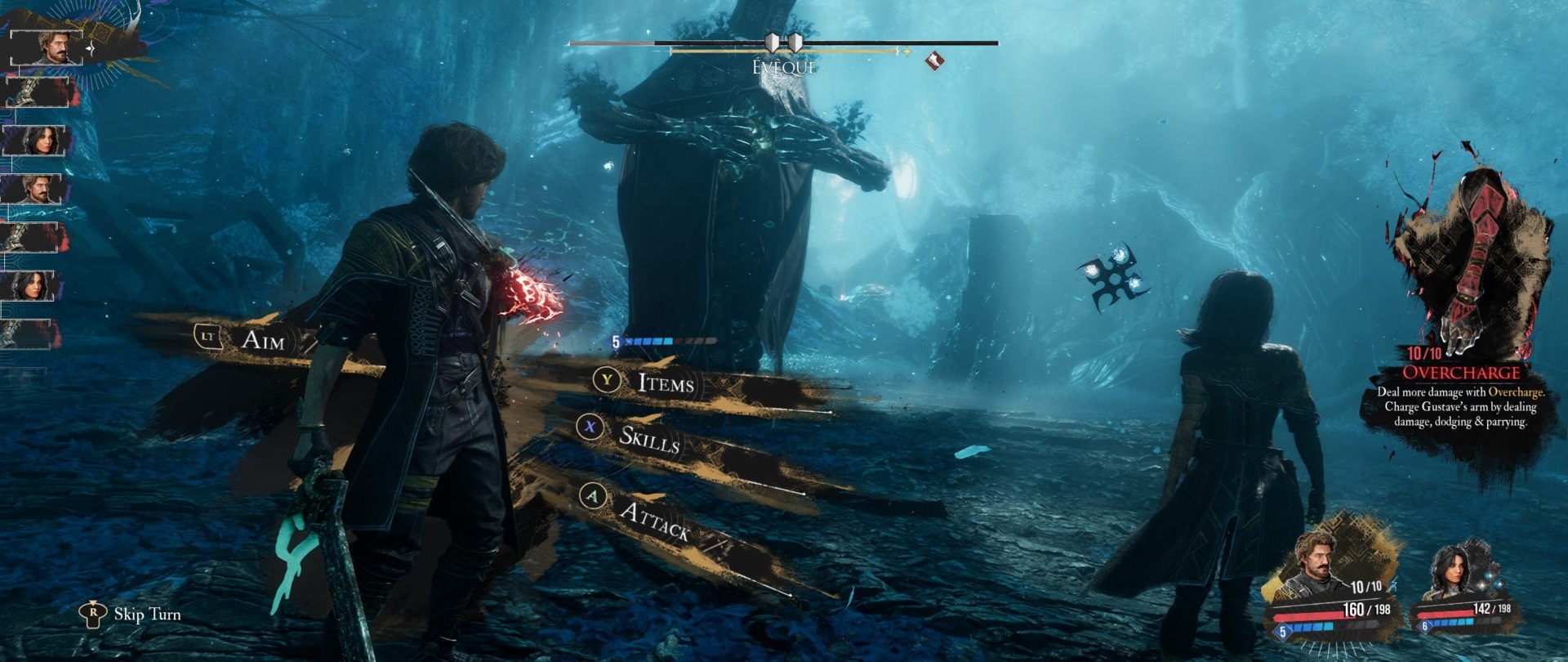Image resolution: width=1568 pixels, height=662 pixels.
Task: Click the red status icon beside Évêque
Action: click(x=934, y=60)
